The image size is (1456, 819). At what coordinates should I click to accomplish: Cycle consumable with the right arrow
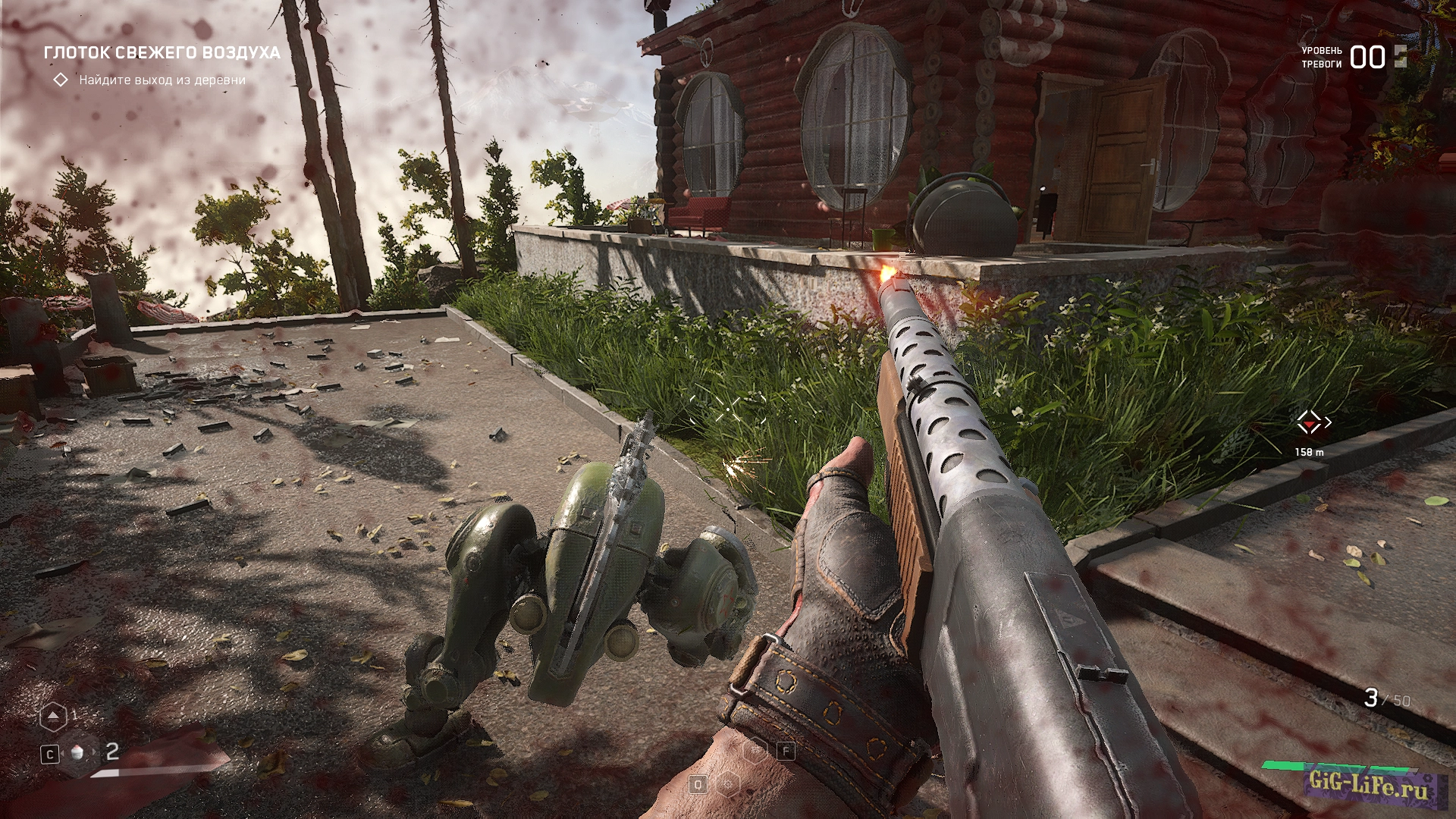point(94,752)
